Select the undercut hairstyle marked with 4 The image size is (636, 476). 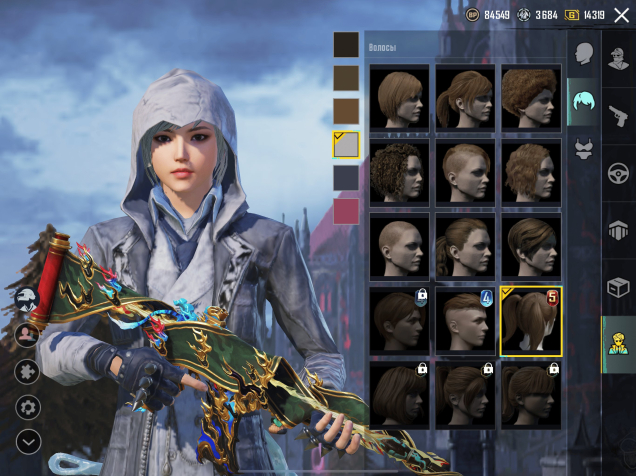click(465, 320)
